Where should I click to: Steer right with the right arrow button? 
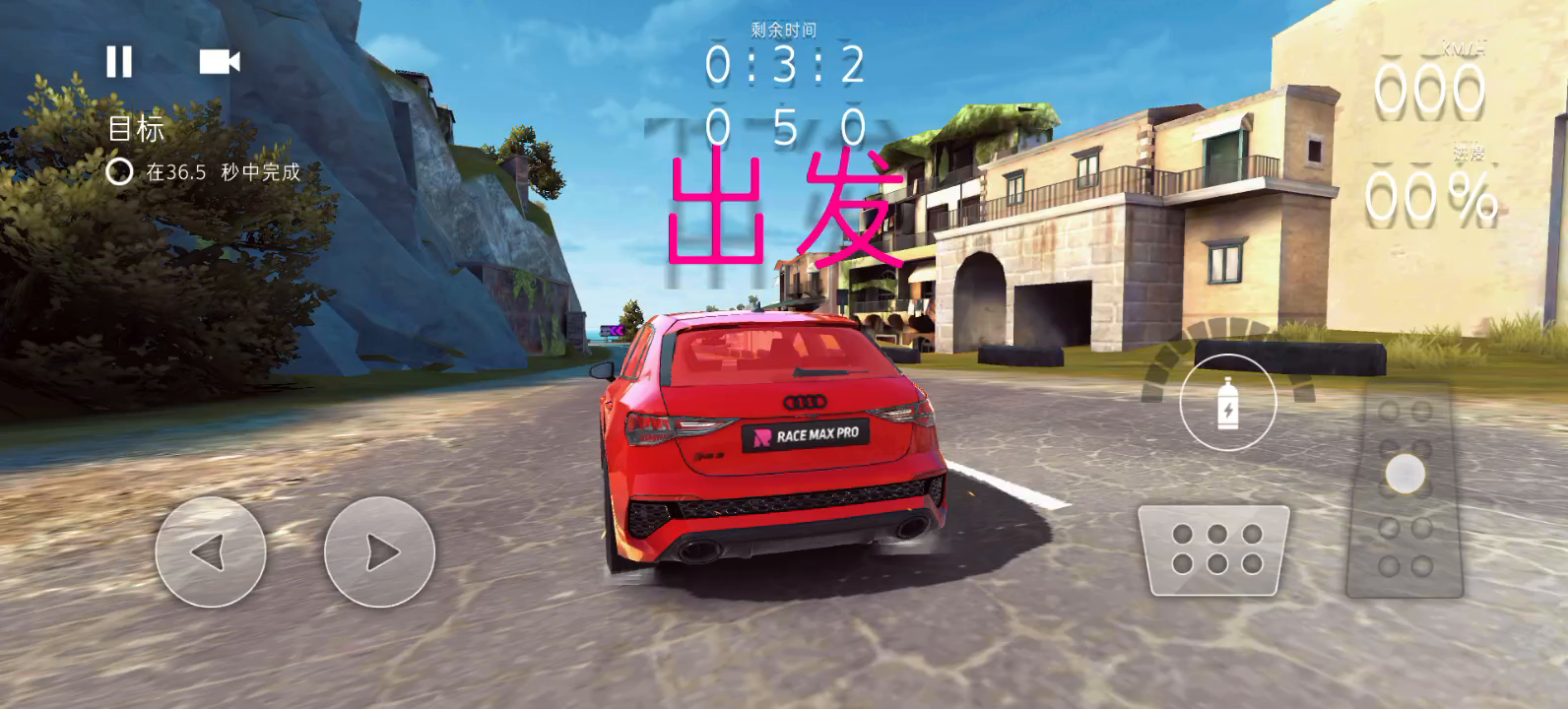point(379,551)
